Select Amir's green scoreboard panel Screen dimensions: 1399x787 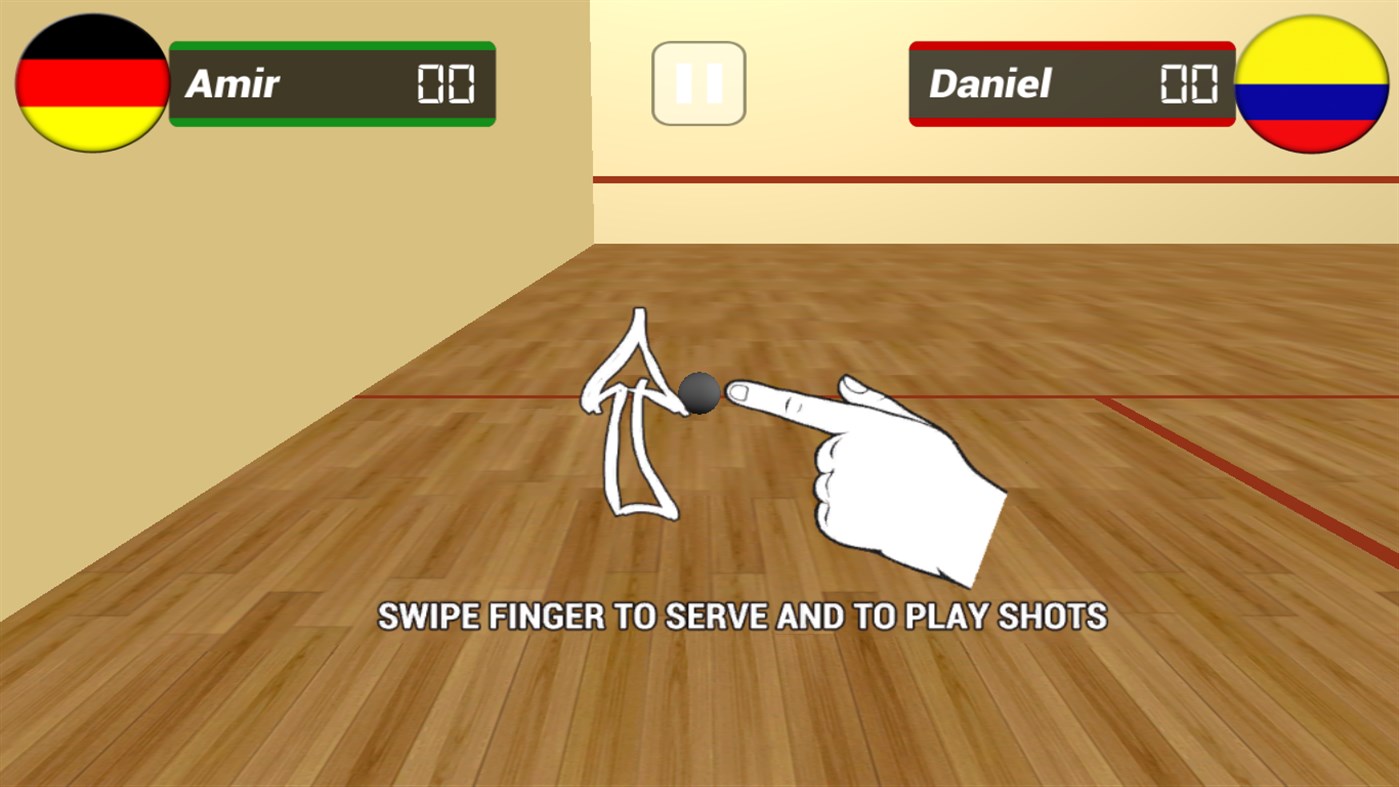click(330, 84)
